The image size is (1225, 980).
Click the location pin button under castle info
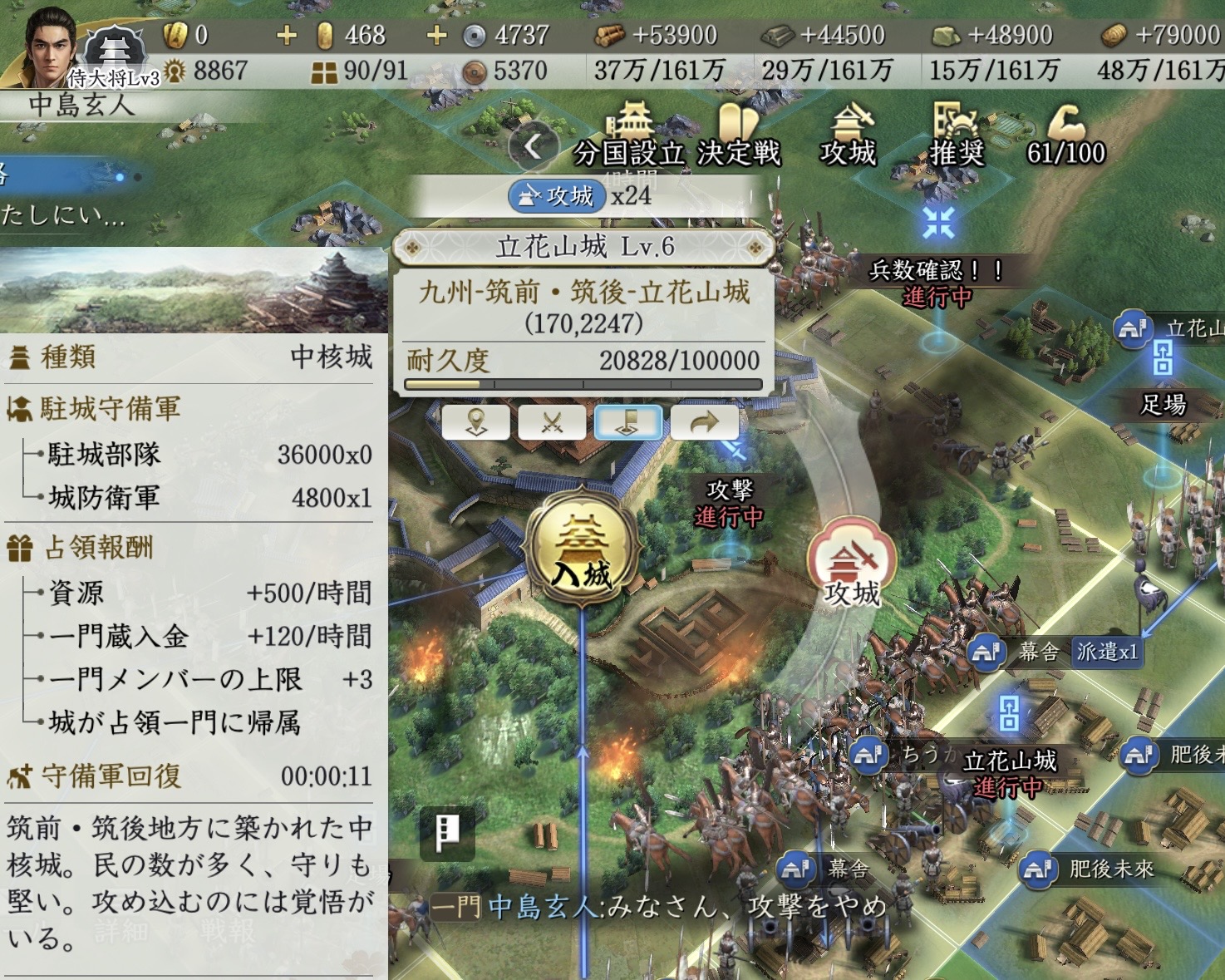coord(475,422)
